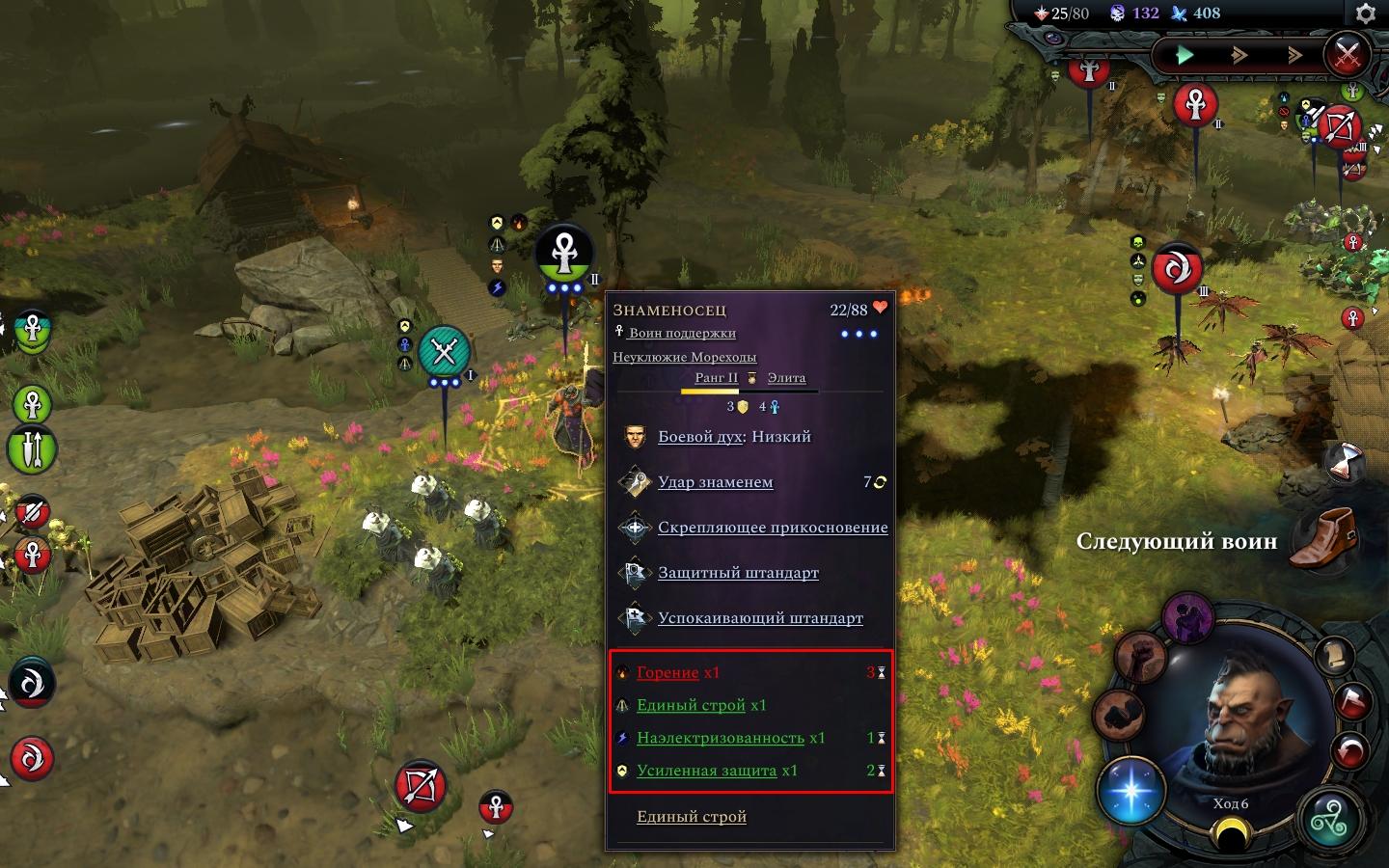Screen dimensions: 1389x868
Task: Click the 'Наэлектризованность' status effect
Action: [x=720, y=738]
